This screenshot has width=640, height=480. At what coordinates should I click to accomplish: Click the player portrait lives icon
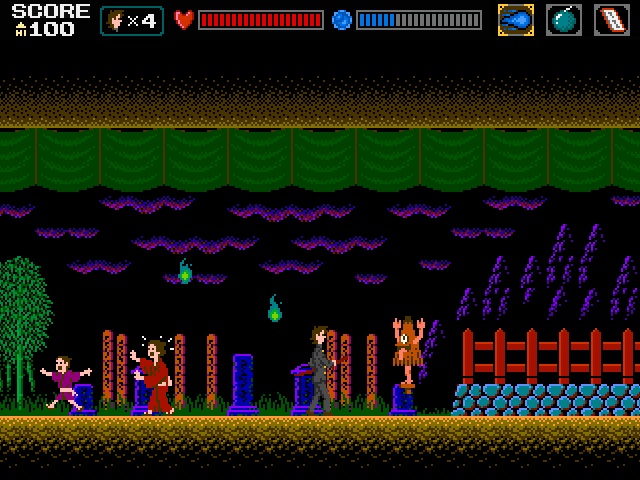[116, 21]
